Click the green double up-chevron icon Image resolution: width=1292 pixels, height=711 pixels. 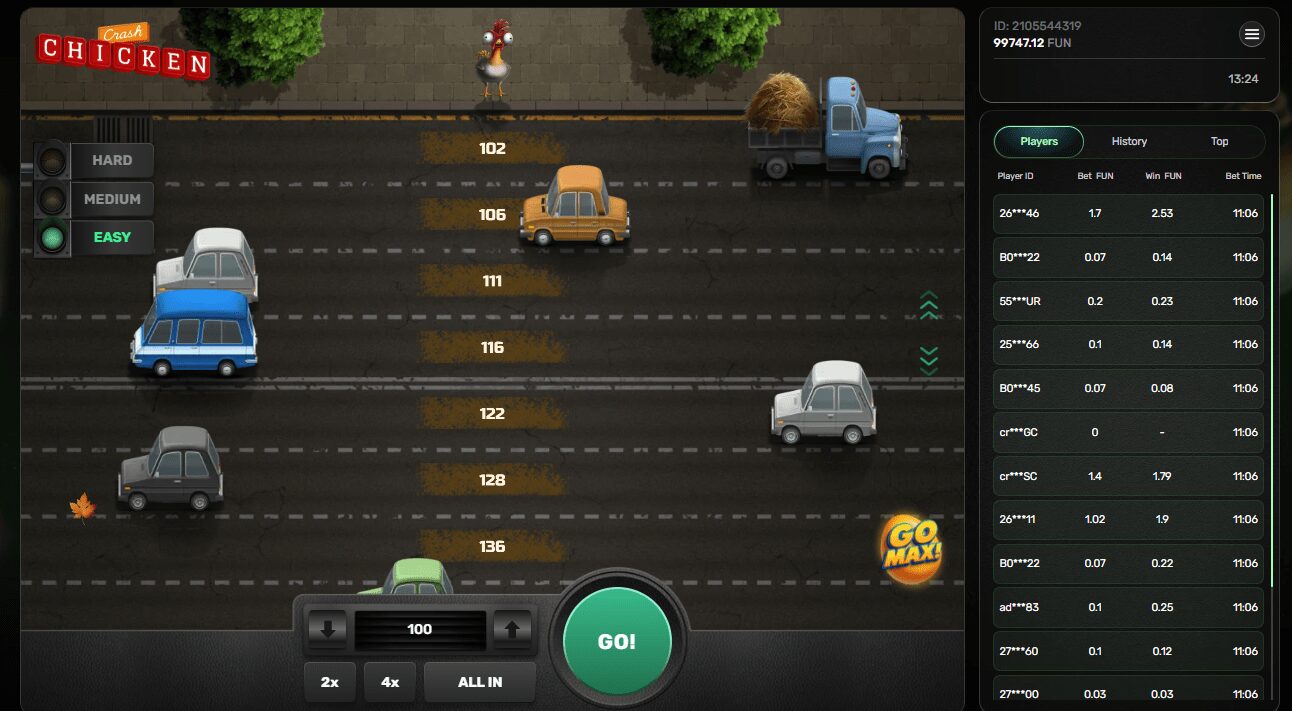[929, 306]
